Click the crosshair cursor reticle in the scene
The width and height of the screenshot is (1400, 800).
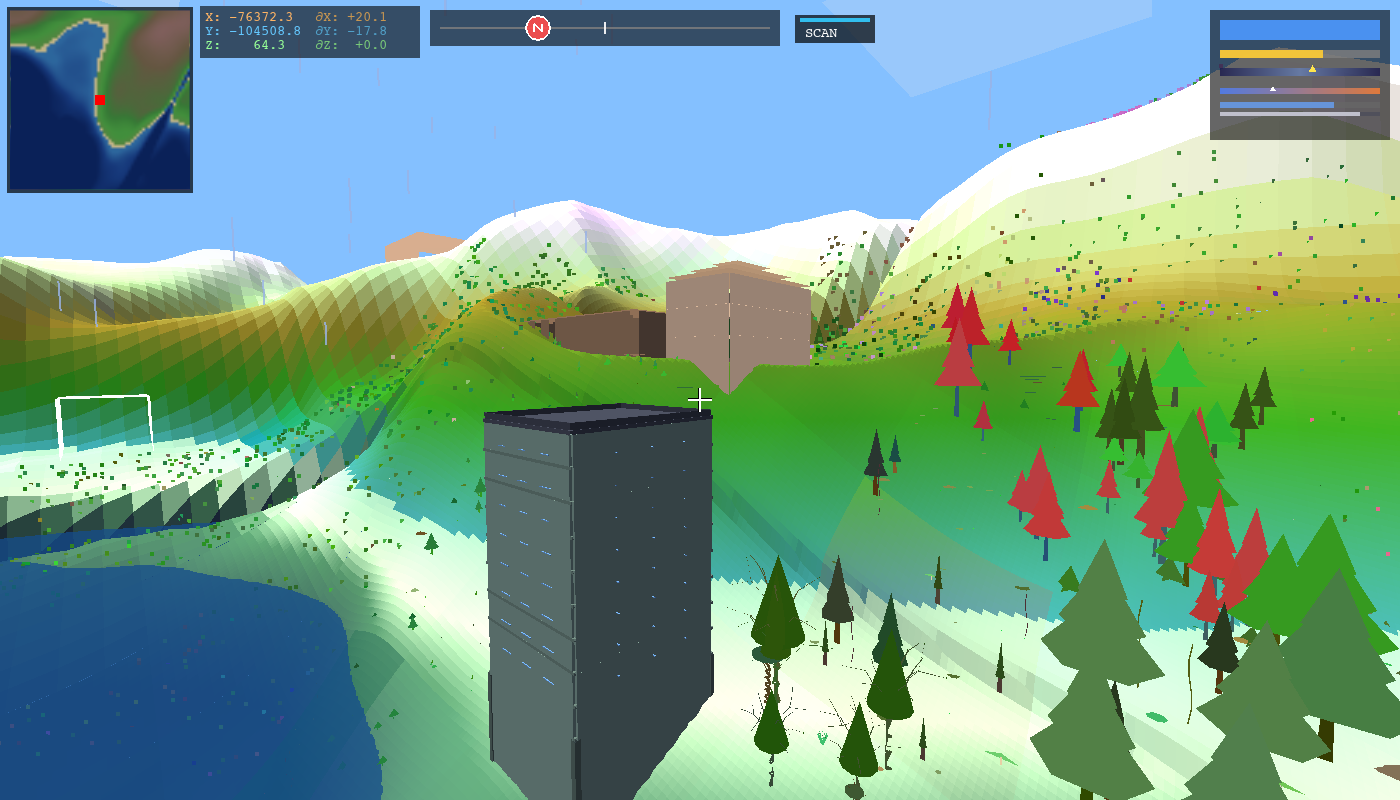tap(700, 399)
